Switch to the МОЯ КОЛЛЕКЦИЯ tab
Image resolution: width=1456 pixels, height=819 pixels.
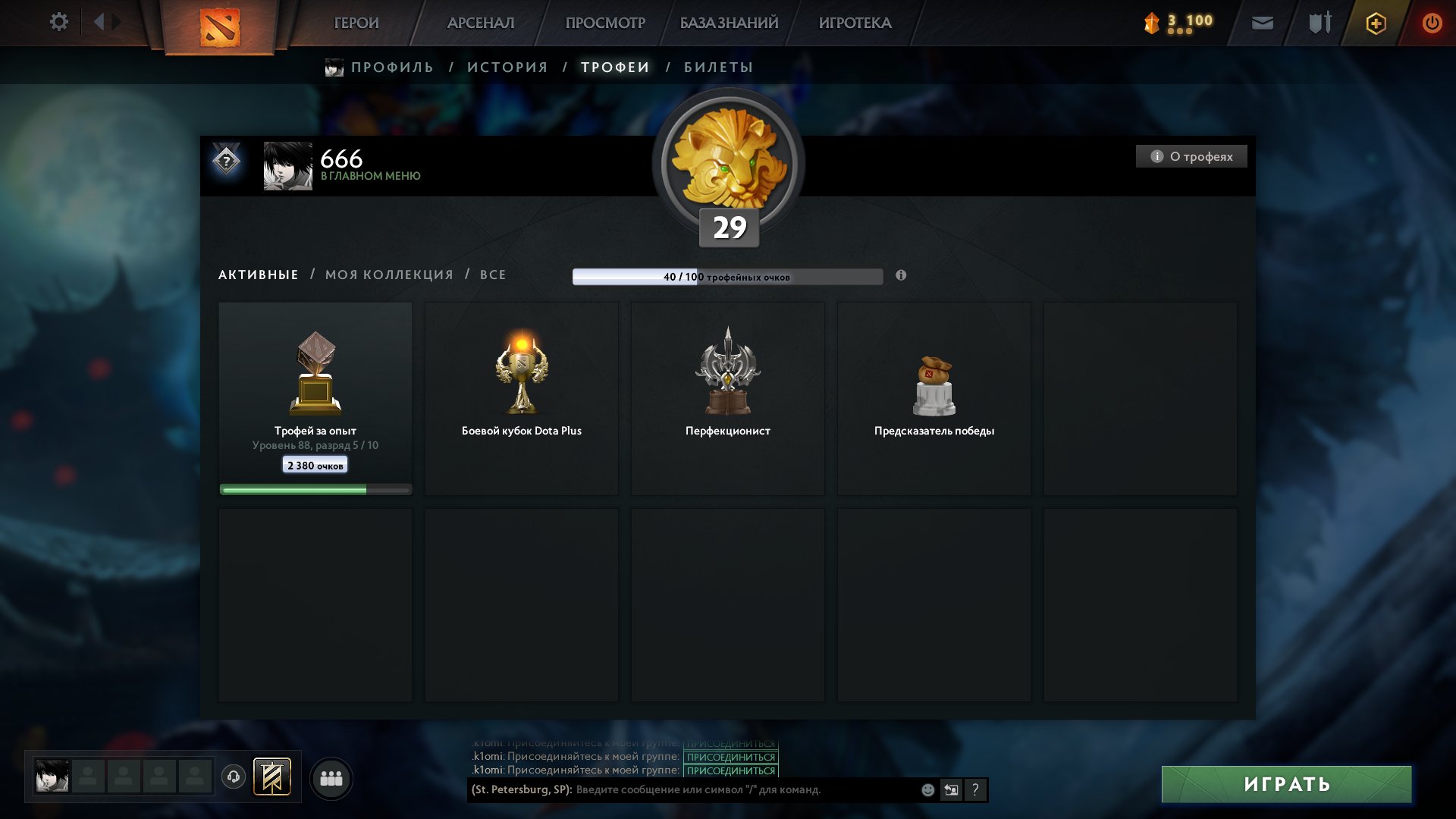pyautogui.click(x=388, y=275)
